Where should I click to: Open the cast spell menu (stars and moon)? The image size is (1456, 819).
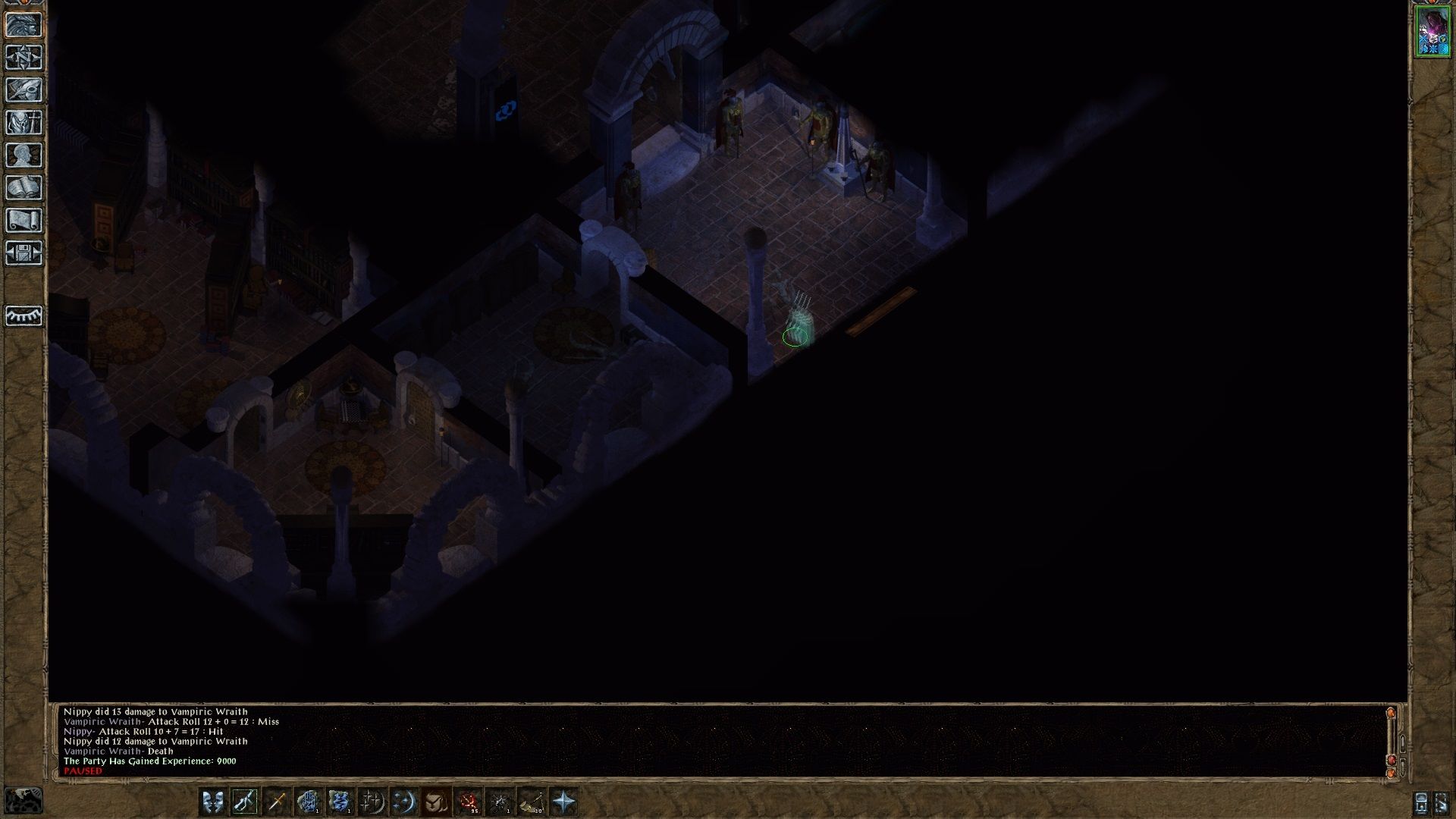tap(372, 800)
